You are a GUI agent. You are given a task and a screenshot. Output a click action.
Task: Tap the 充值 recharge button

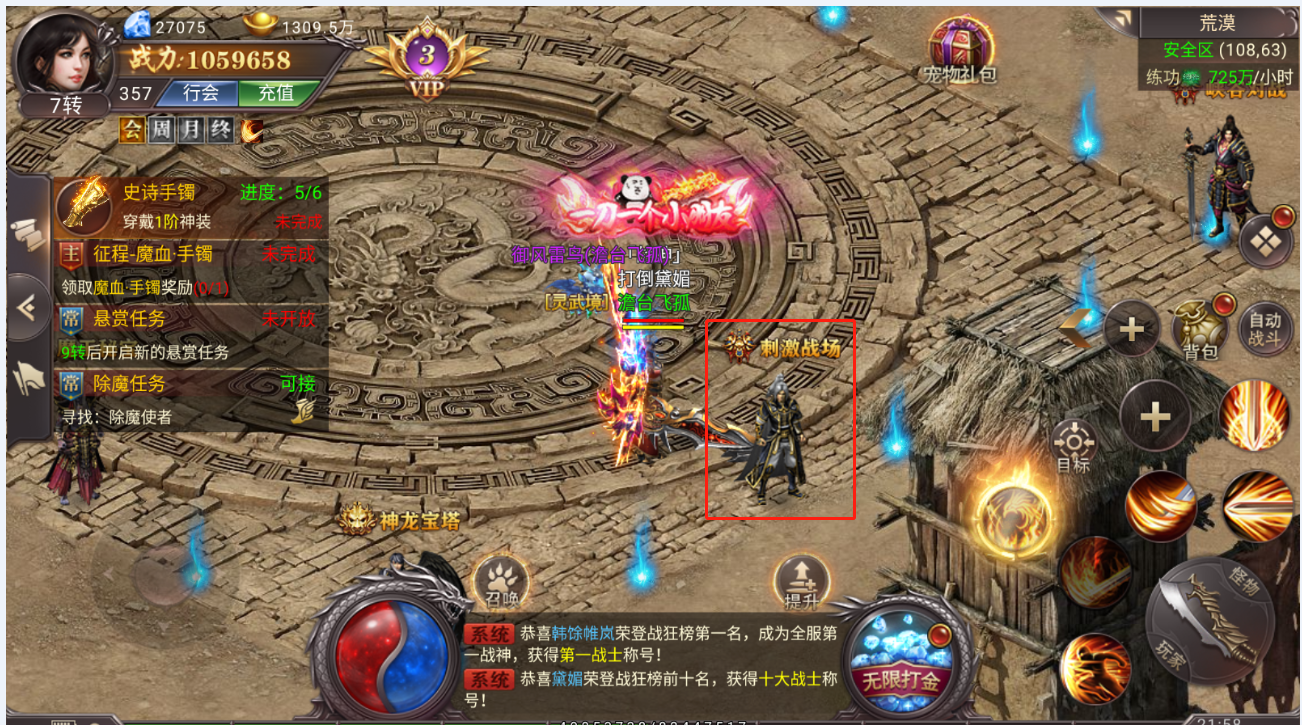(275, 93)
